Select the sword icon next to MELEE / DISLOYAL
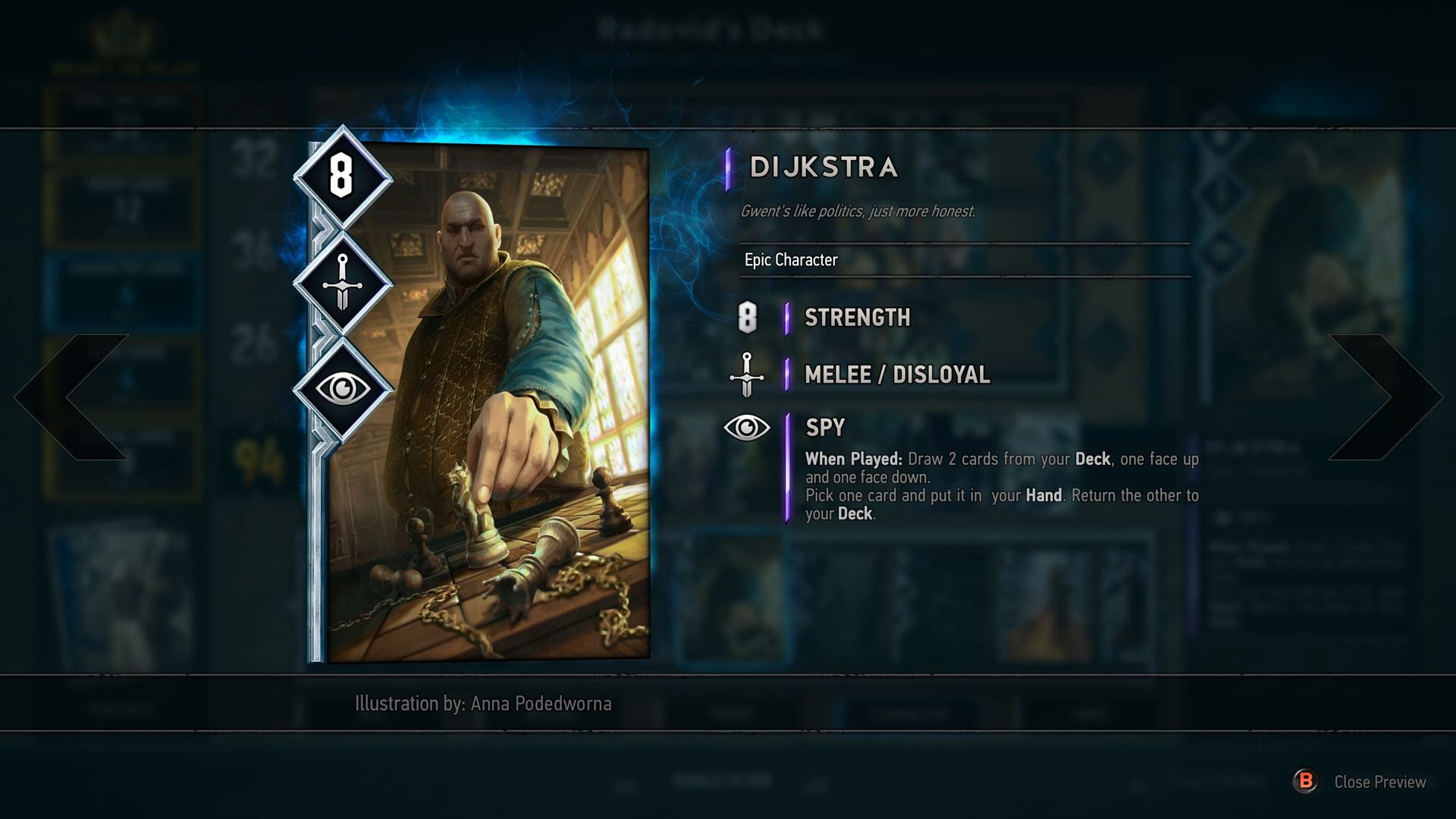The image size is (1456, 819). tap(745, 374)
